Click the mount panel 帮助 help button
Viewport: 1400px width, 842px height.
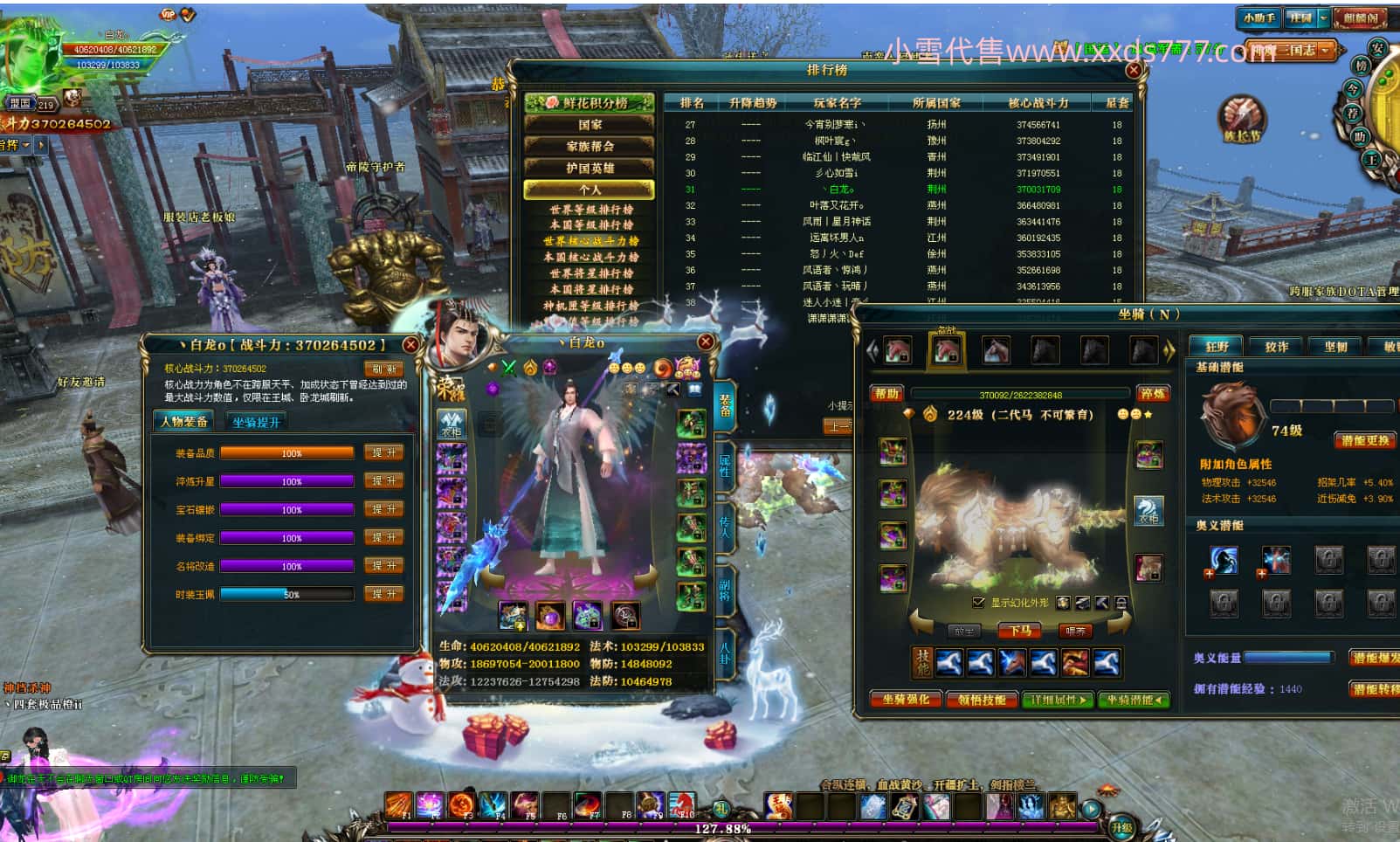click(886, 394)
